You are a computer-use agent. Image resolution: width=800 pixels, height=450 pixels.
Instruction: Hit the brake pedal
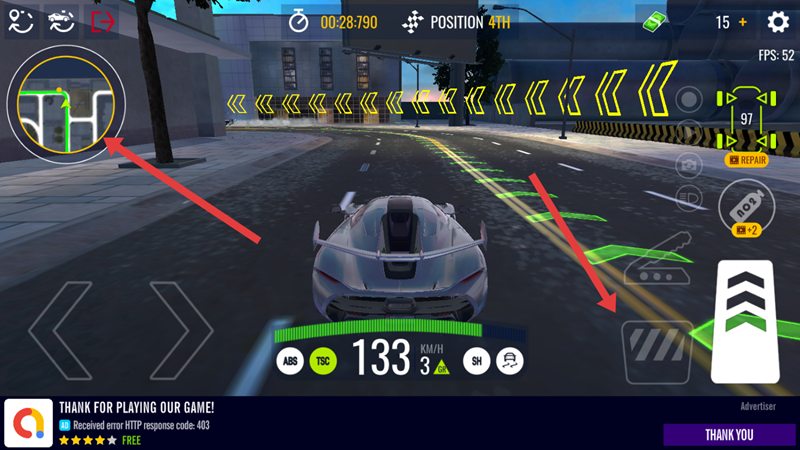tap(657, 352)
